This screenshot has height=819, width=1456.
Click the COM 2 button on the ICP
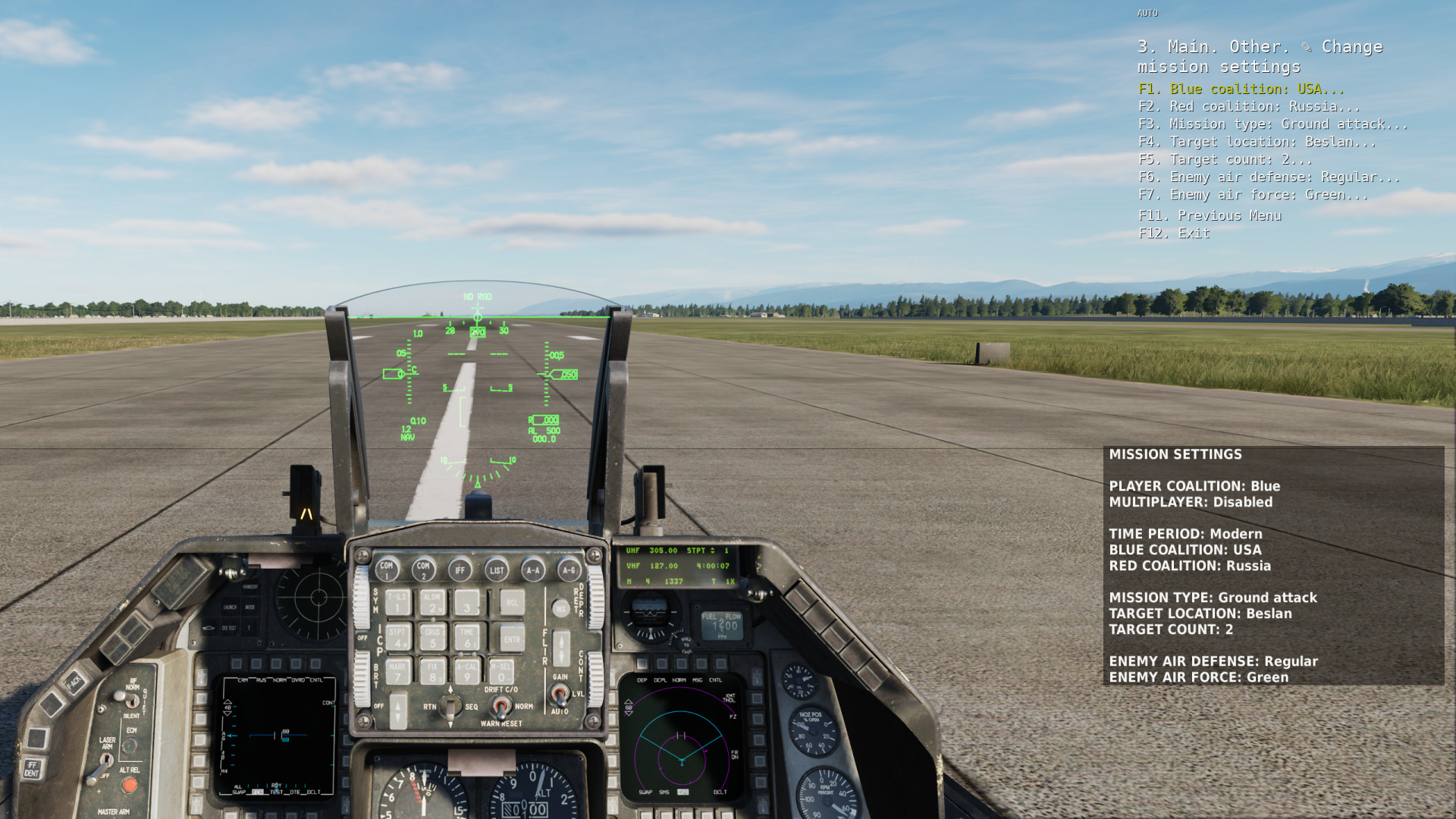pos(423,569)
